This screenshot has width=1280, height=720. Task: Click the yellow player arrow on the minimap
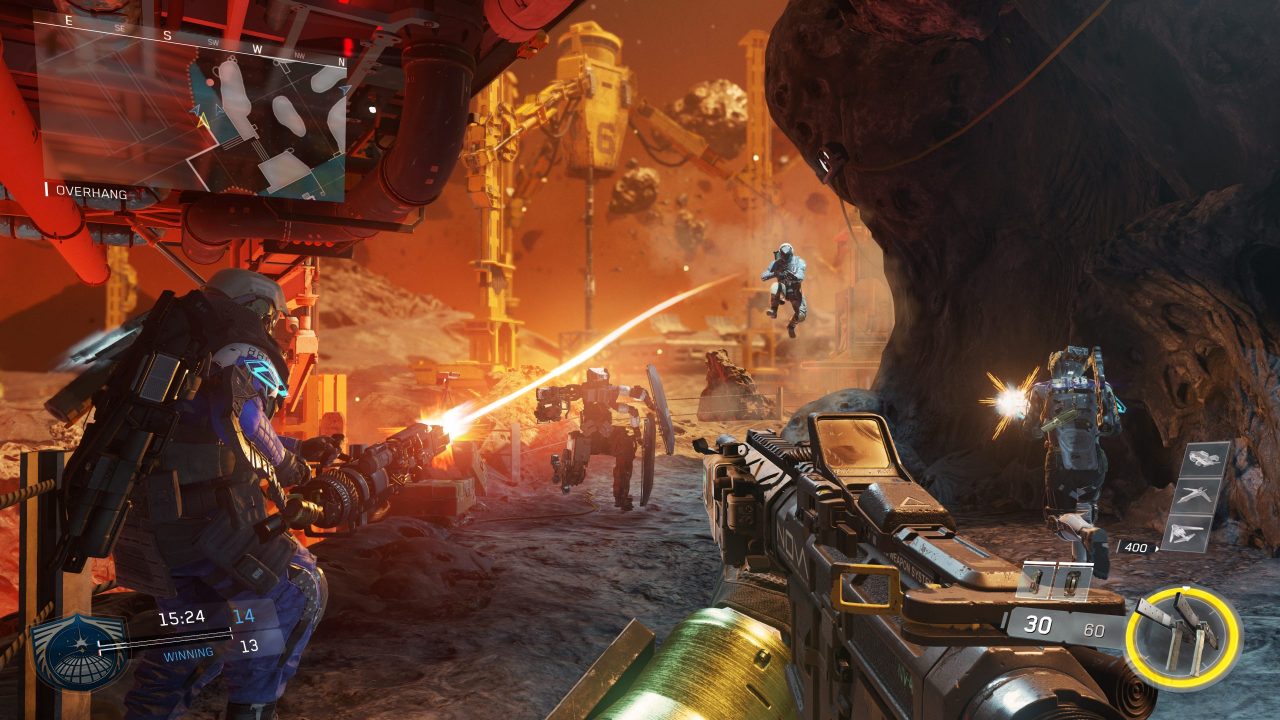click(203, 121)
